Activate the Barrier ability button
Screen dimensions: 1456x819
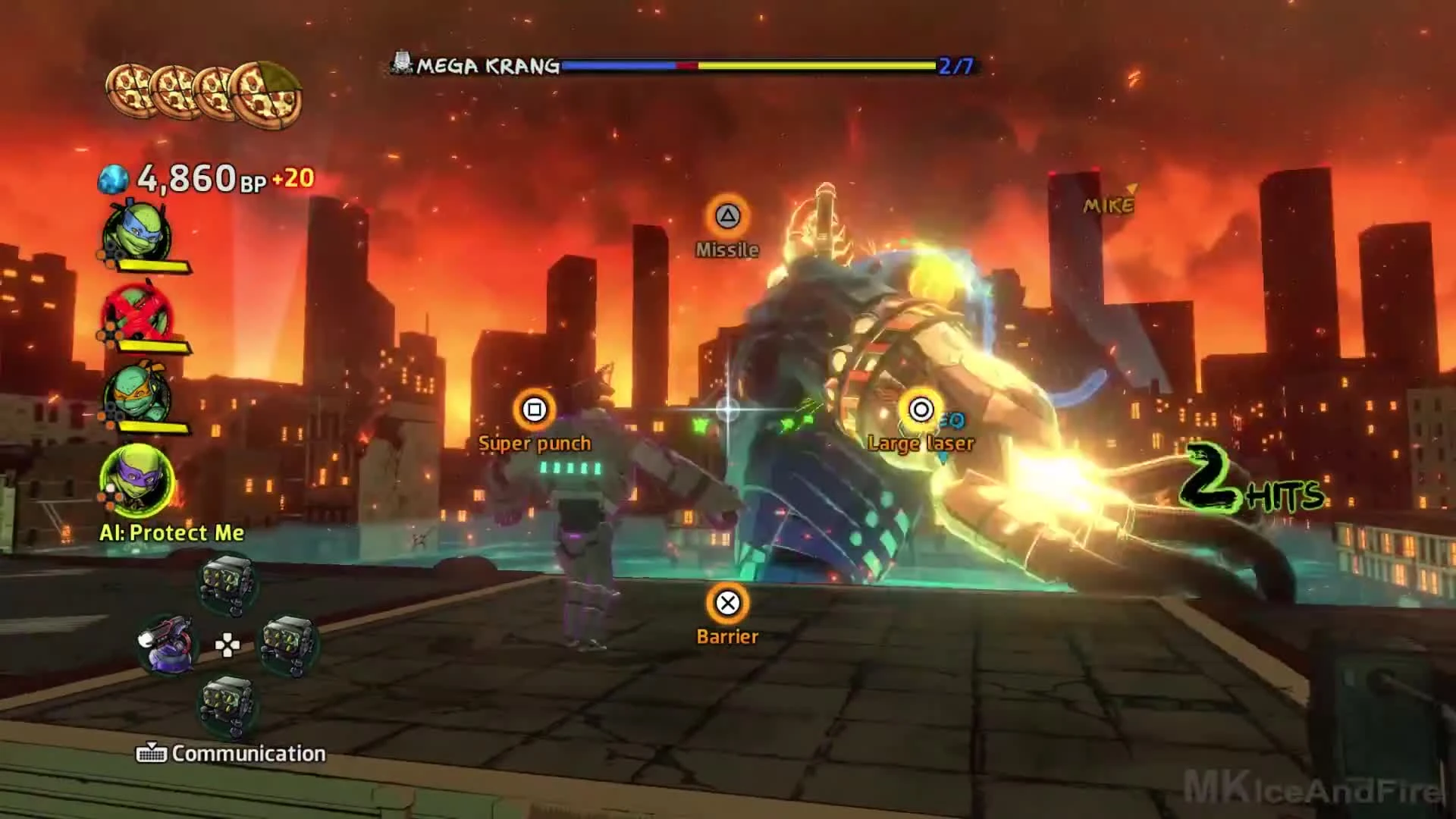[727, 604]
